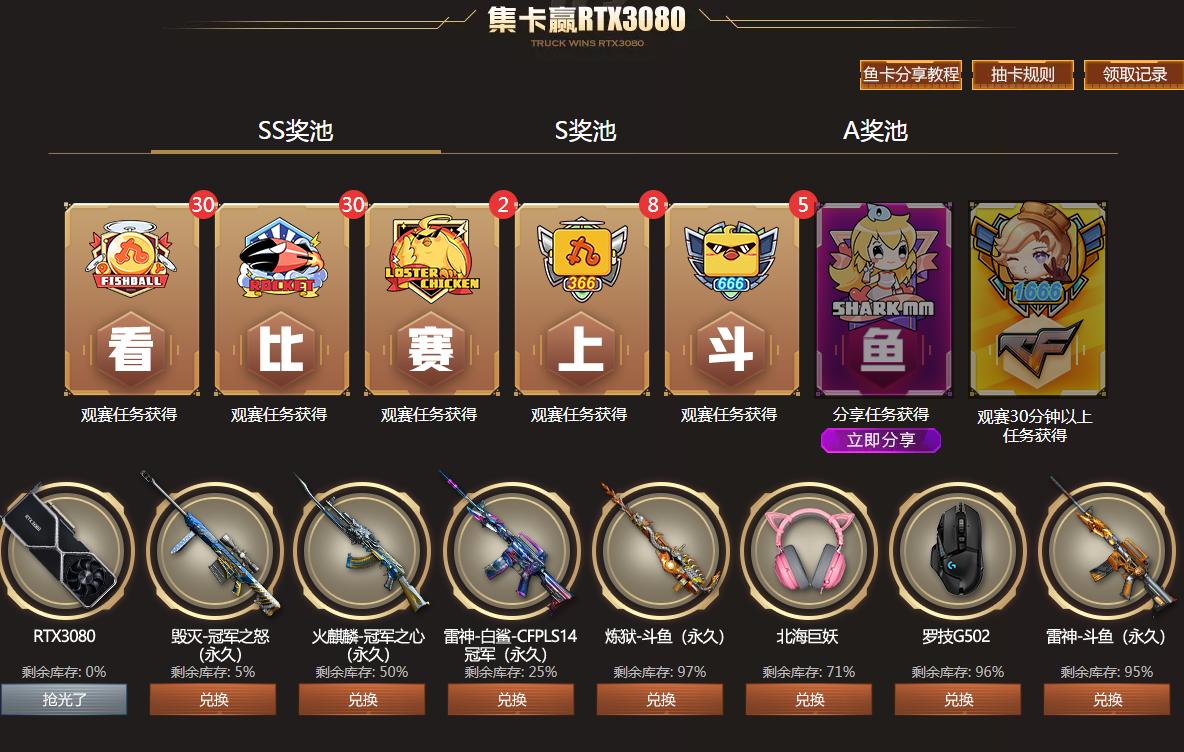This screenshot has height=752, width=1184.
Task: Redeem the 北海巨妖 pink headset
Action: tap(809, 700)
